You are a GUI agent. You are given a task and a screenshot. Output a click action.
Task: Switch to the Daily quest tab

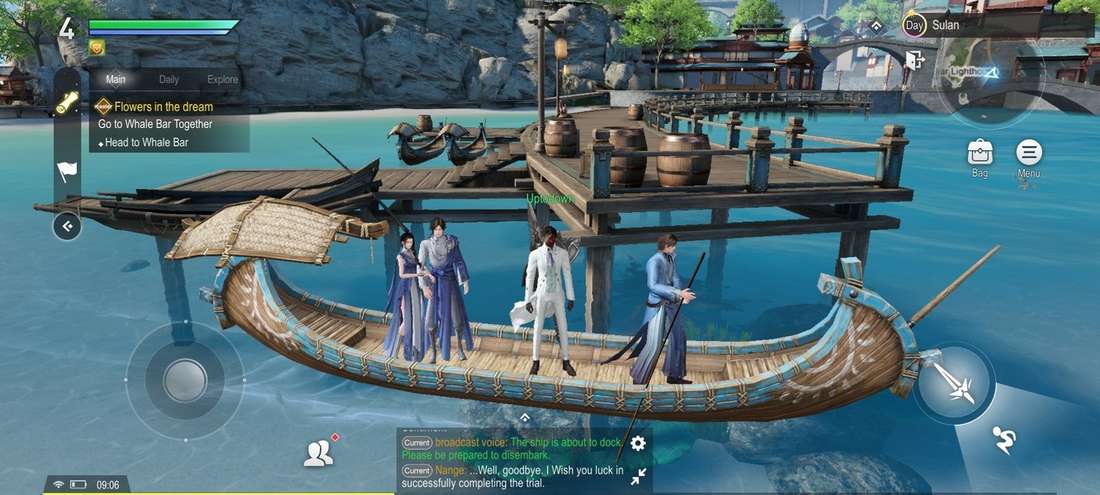tap(169, 80)
